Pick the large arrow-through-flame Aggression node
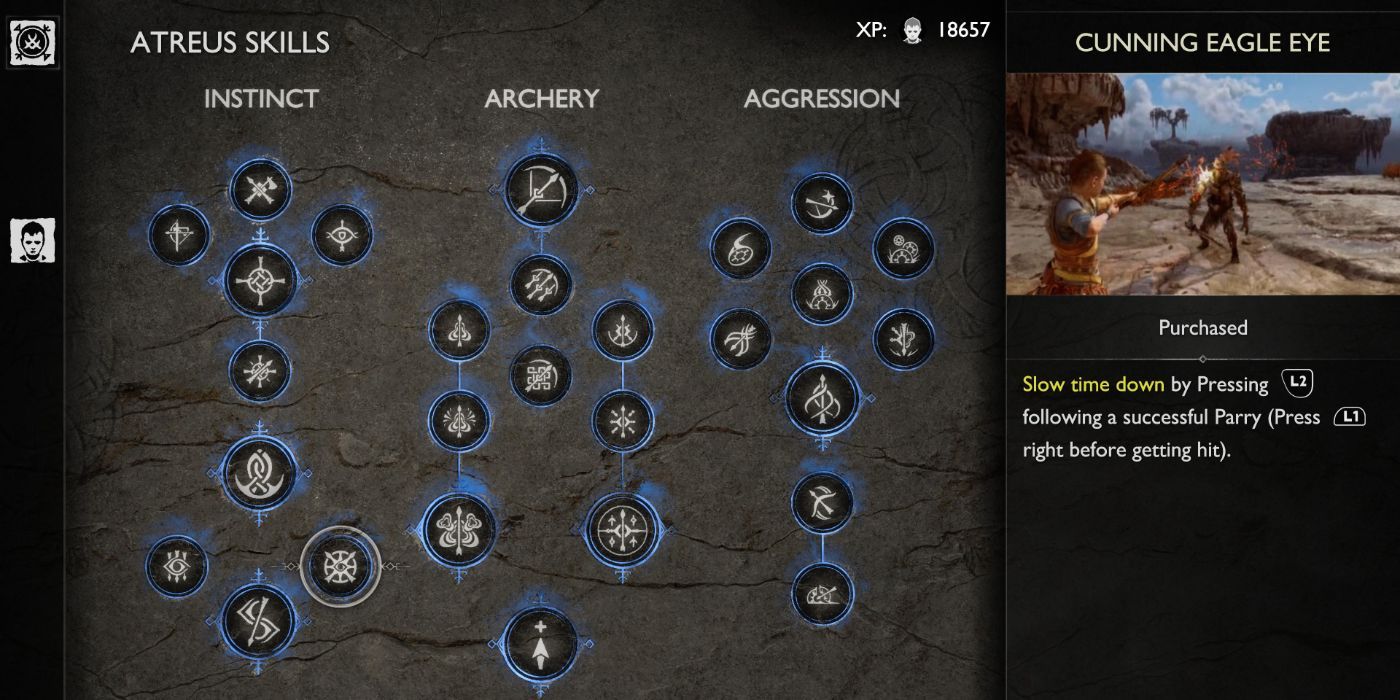This screenshot has width=1400, height=700. [822, 399]
